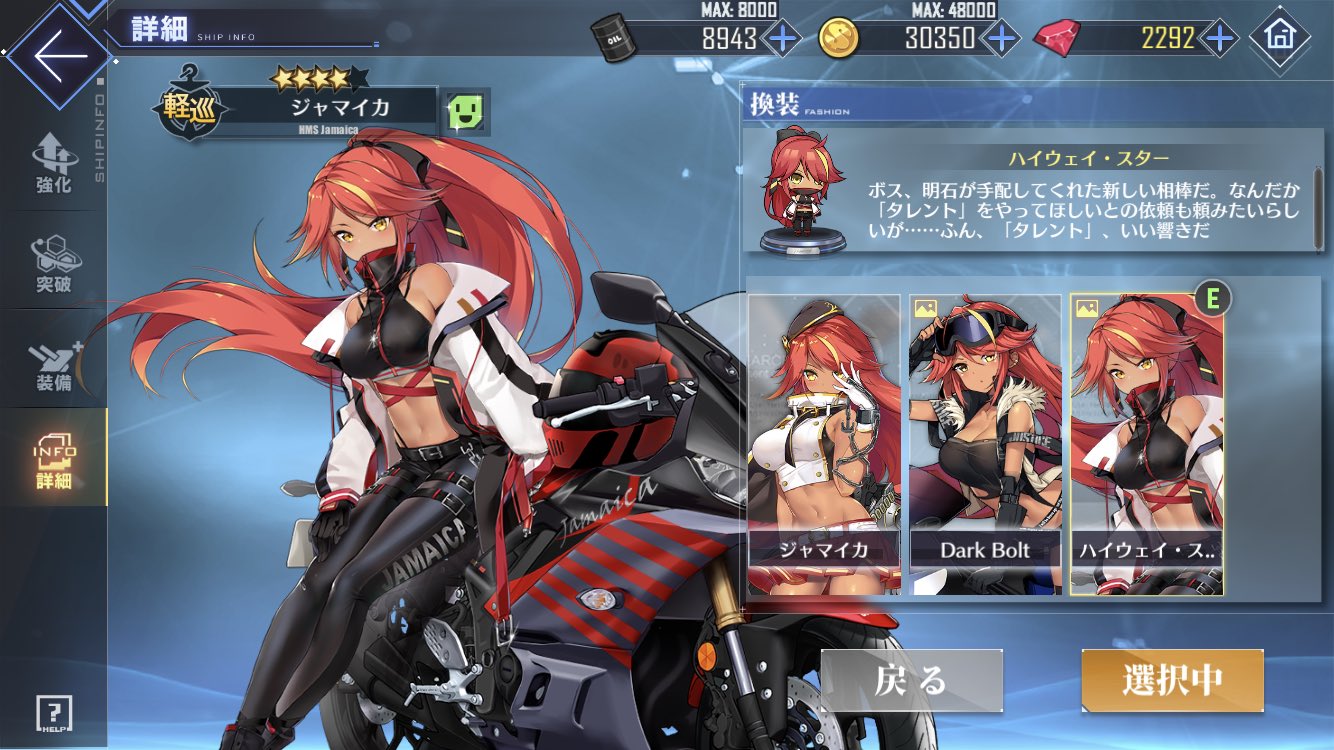
Task: Confirm with the 選択中 button
Action: (1171, 680)
